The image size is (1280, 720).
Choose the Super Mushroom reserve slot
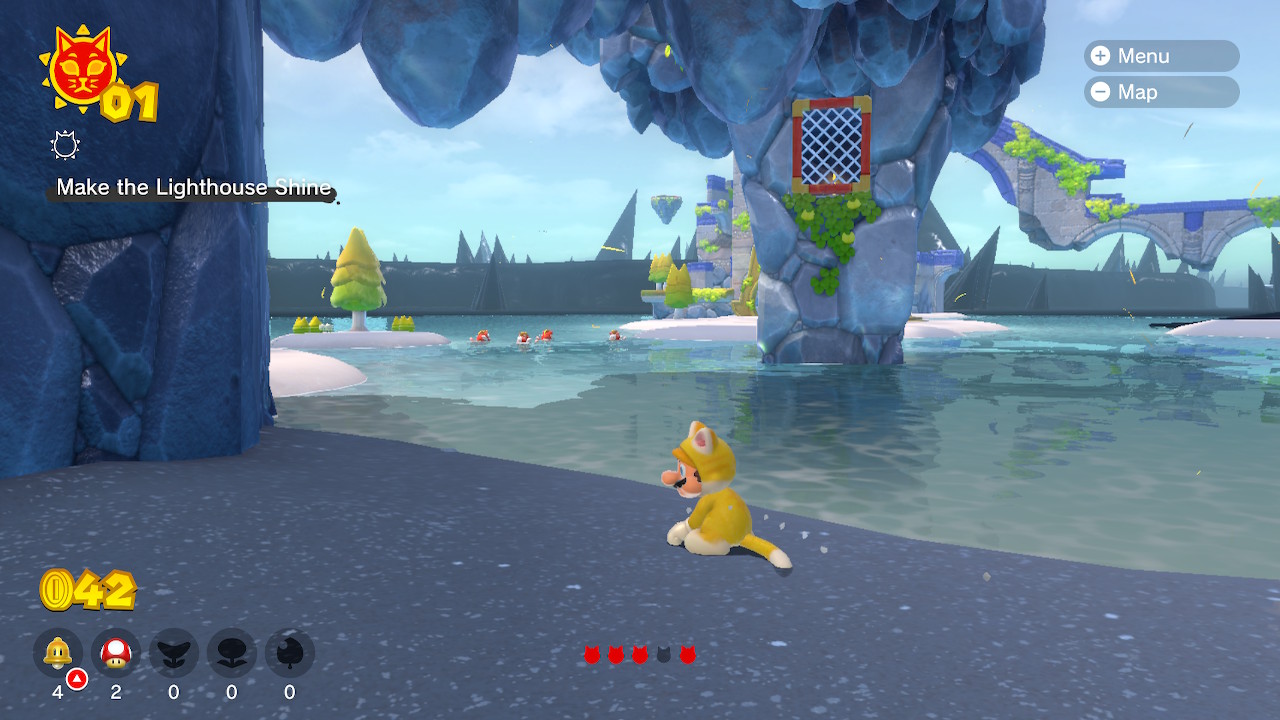coord(116,653)
